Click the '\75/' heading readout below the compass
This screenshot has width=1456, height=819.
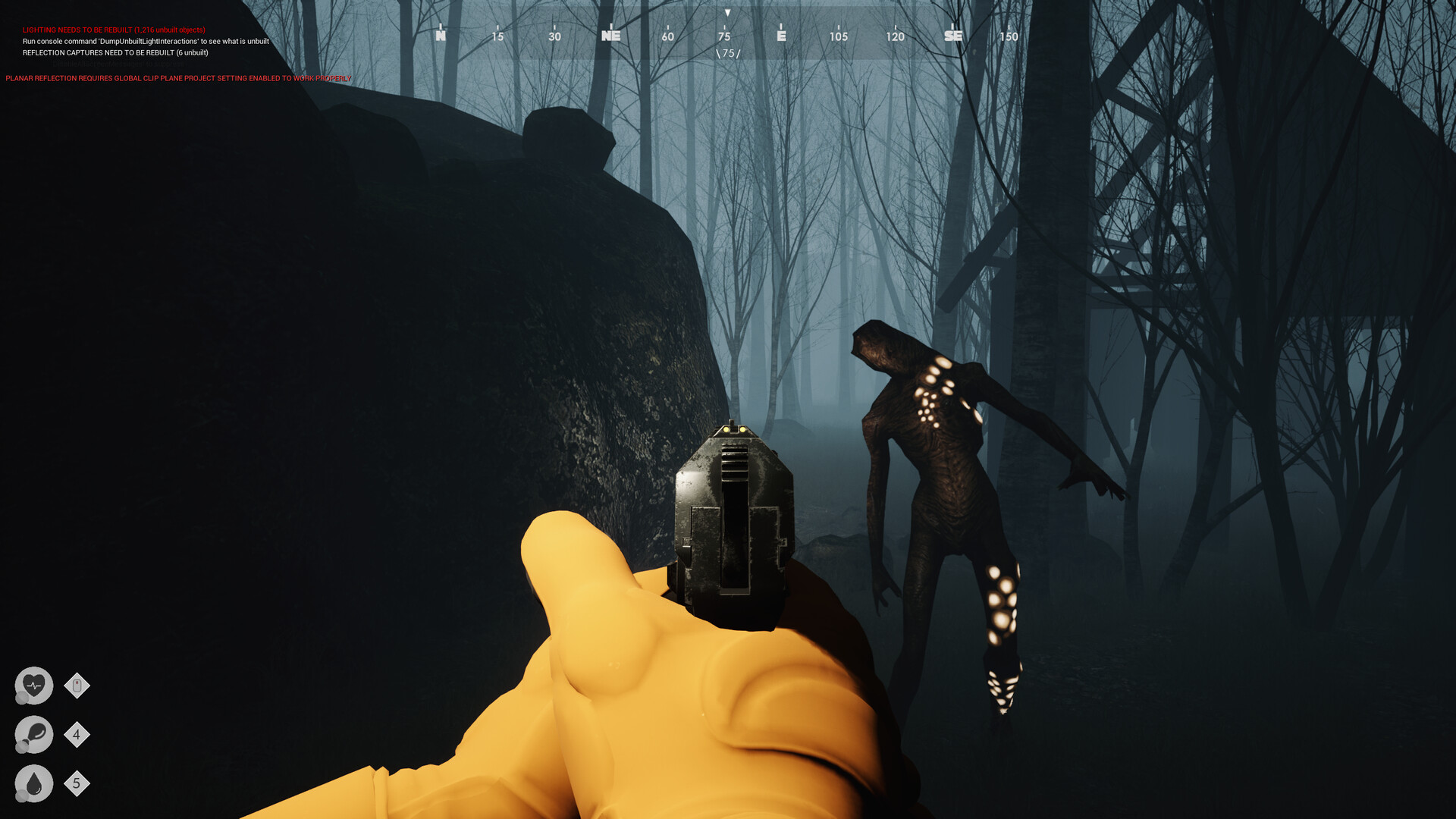click(727, 54)
